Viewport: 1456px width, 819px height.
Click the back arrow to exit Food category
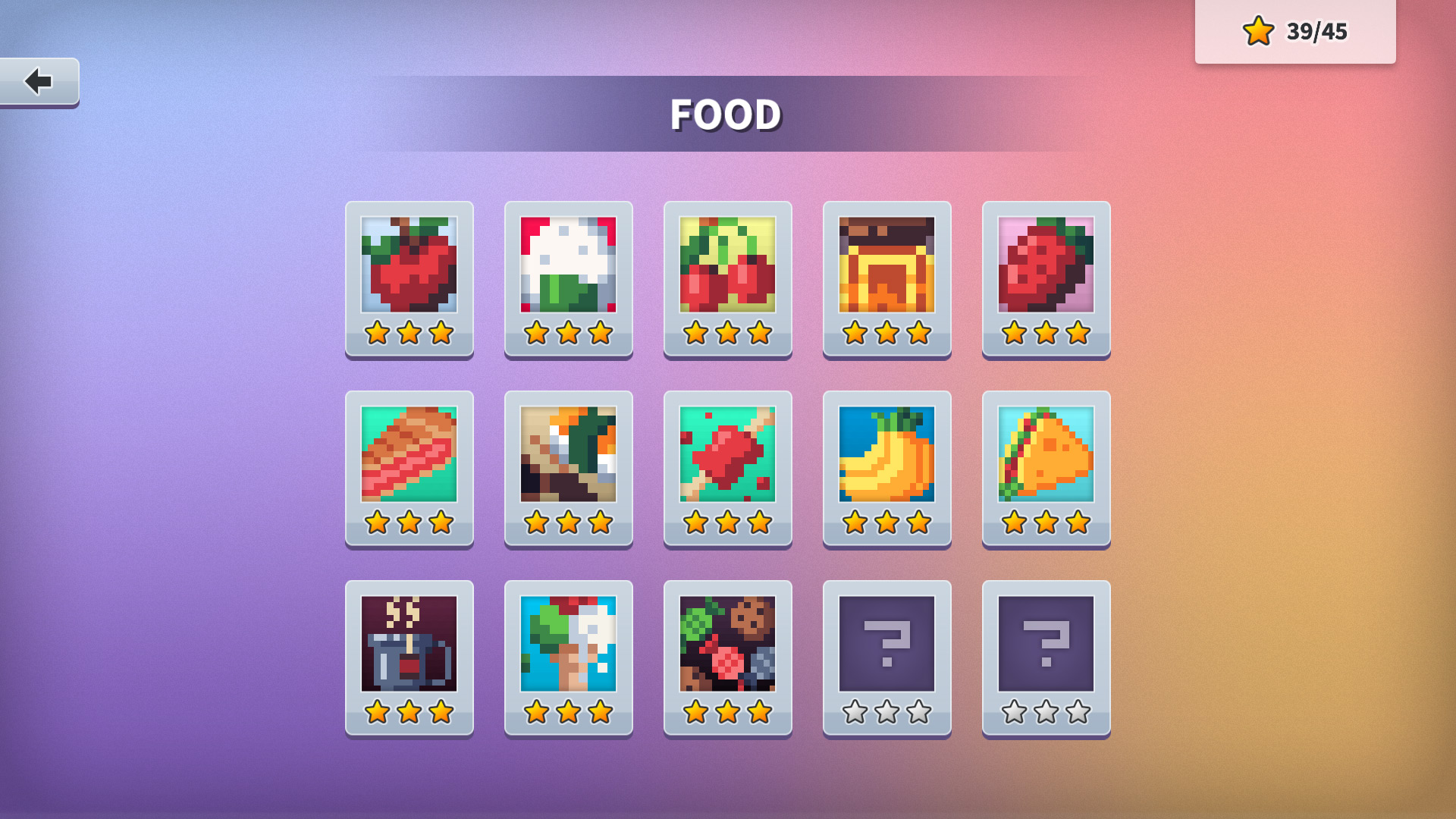coord(39,82)
